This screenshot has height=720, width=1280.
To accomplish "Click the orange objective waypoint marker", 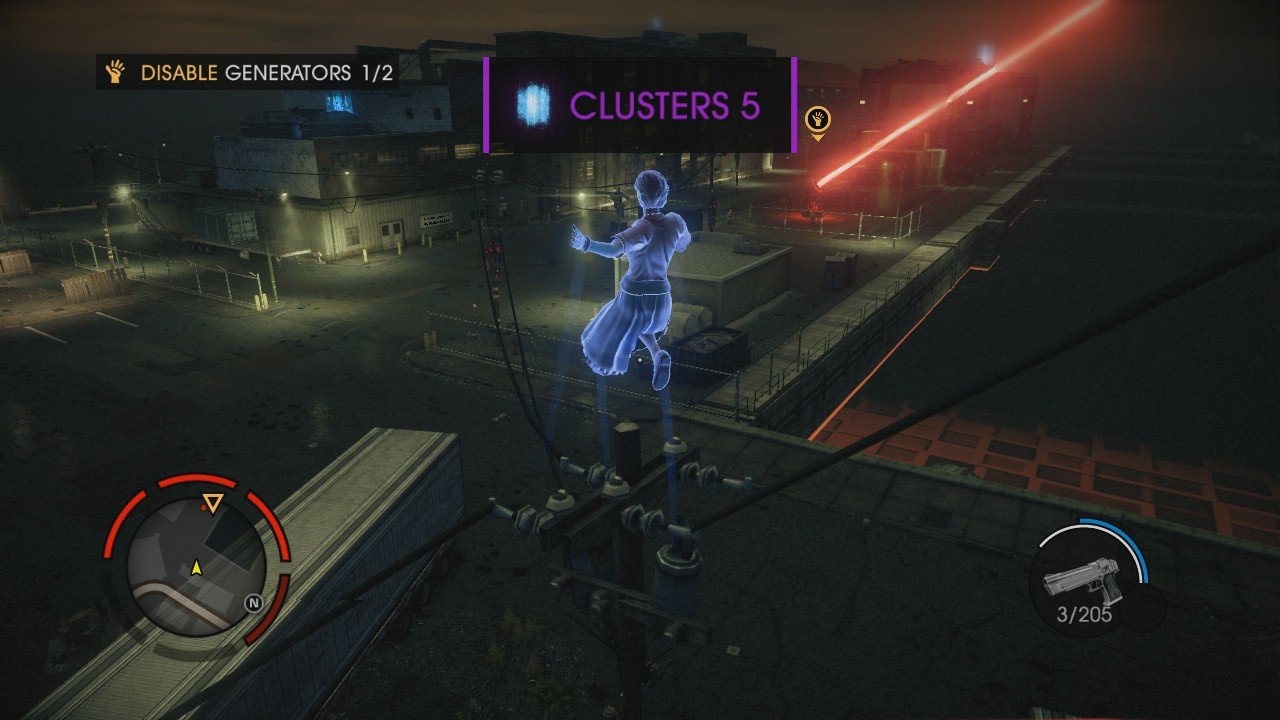I will [817, 122].
